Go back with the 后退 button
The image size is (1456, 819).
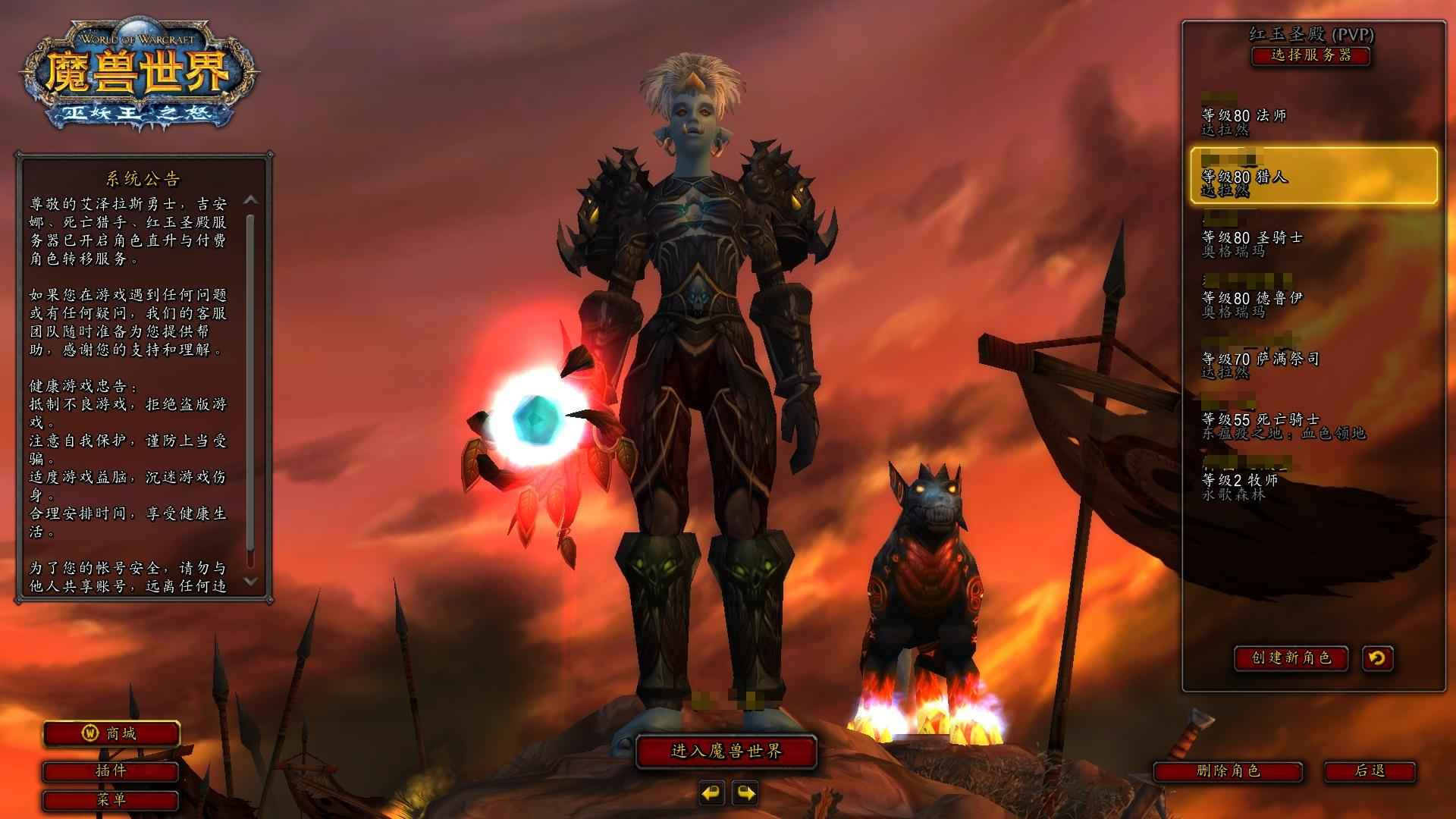pos(1370,771)
